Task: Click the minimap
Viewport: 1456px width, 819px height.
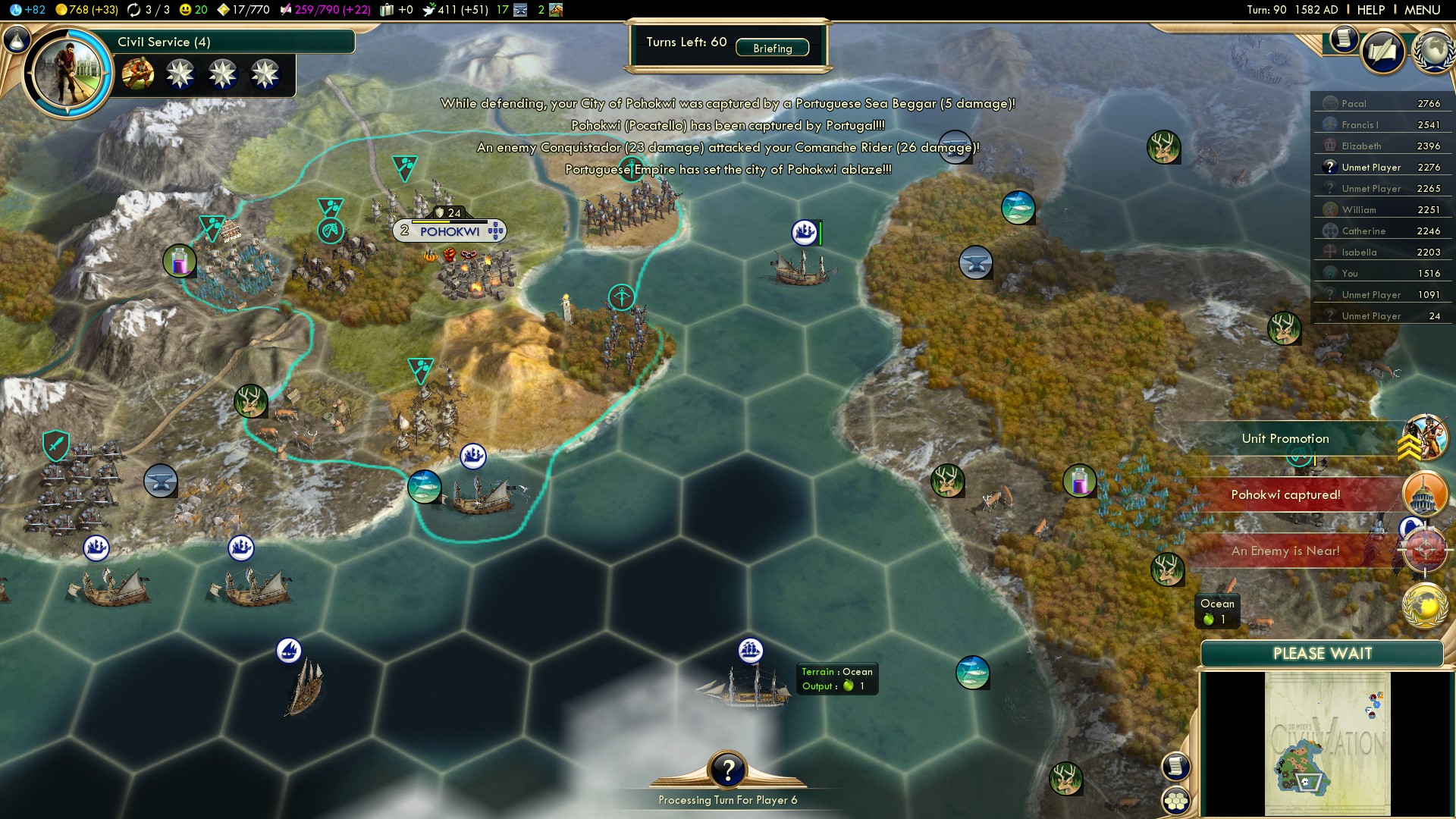Action: pyautogui.click(x=1327, y=744)
